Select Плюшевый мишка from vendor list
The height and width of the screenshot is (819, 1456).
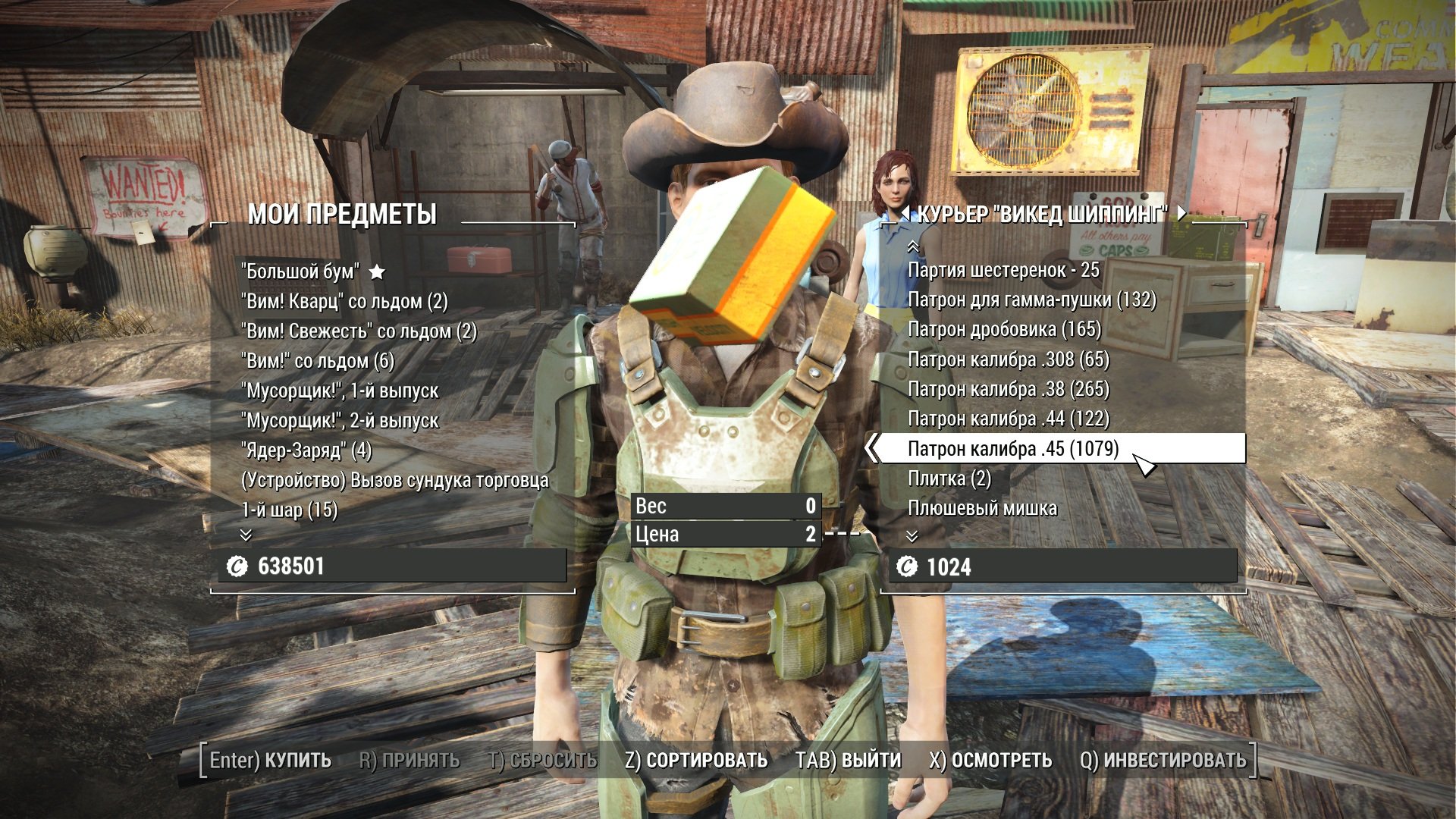pyautogui.click(x=982, y=508)
